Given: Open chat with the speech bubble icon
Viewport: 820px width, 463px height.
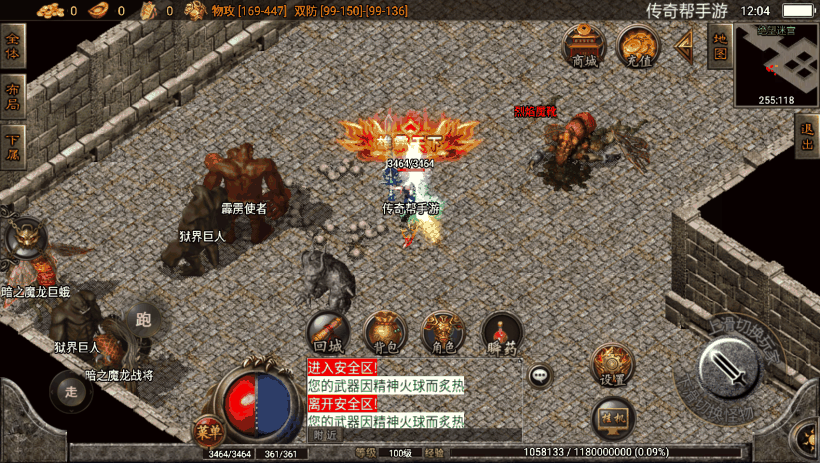Looking at the screenshot, I should pyautogui.click(x=541, y=376).
